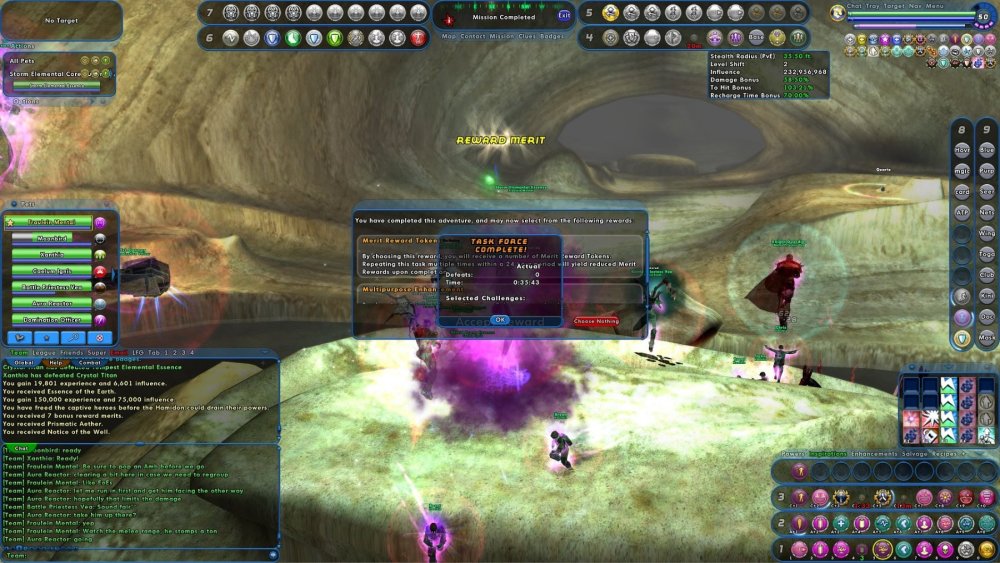The height and width of the screenshot is (563, 1000).
Task: Pick Battle Priestess Vea from the team
Action: tap(52, 287)
